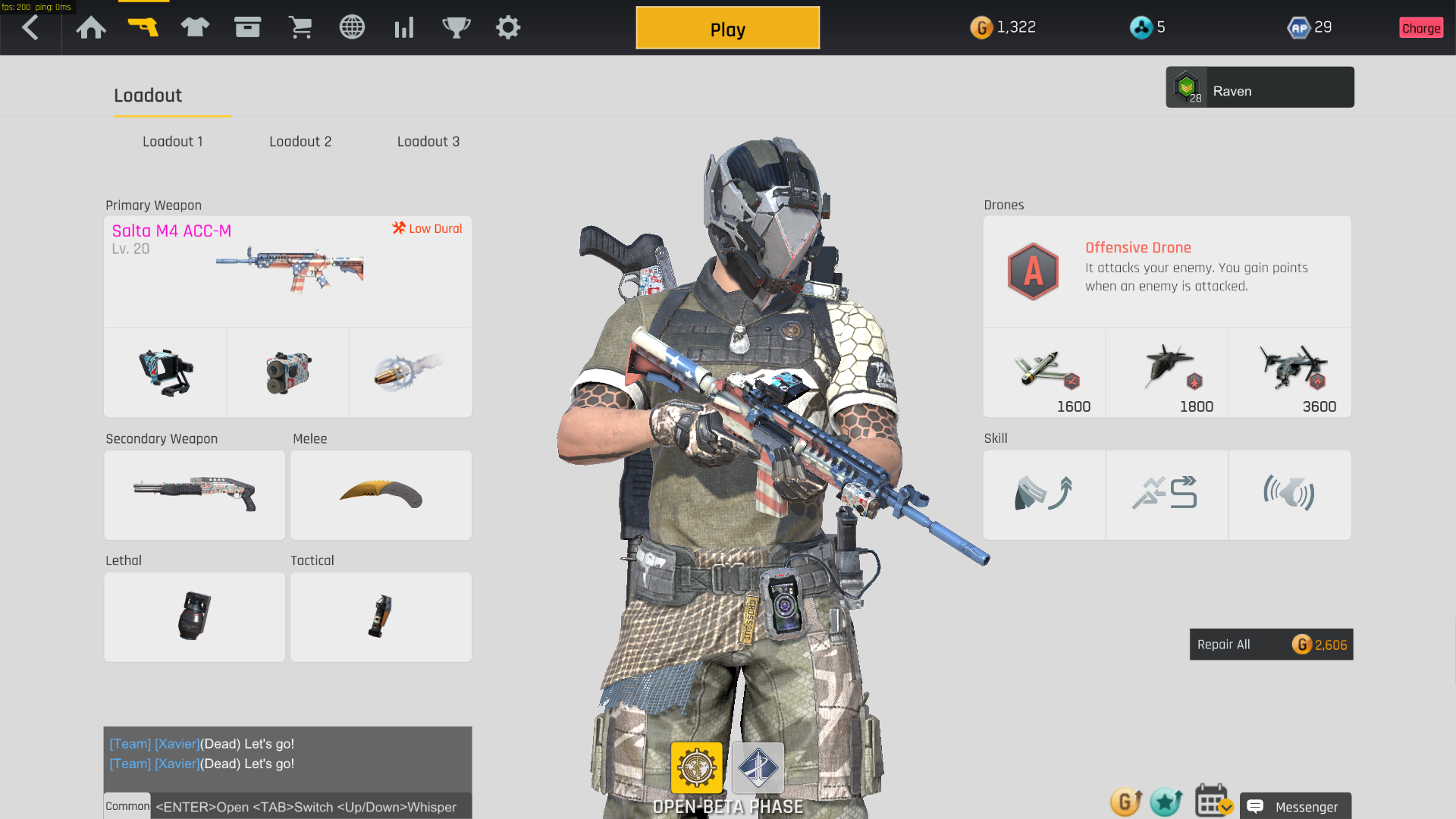The image size is (1456, 819).
Task: Open the settings gear menu
Action: coord(508,28)
